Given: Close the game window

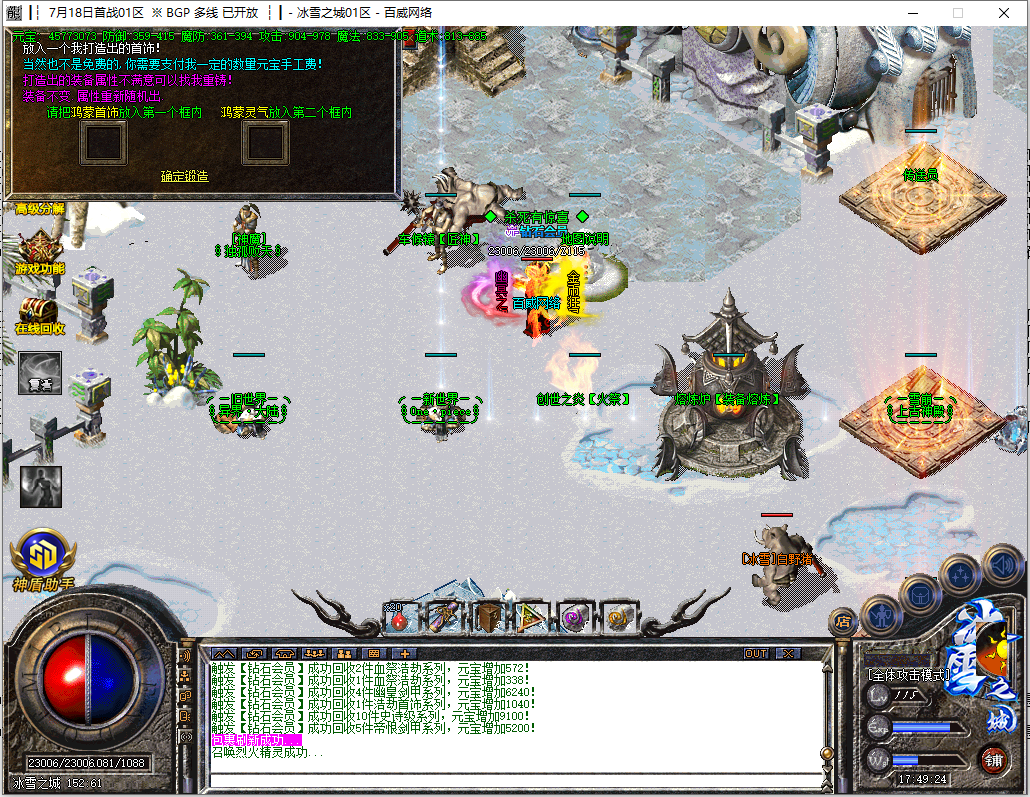Looking at the screenshot, I should click(x=1005, y=13).
